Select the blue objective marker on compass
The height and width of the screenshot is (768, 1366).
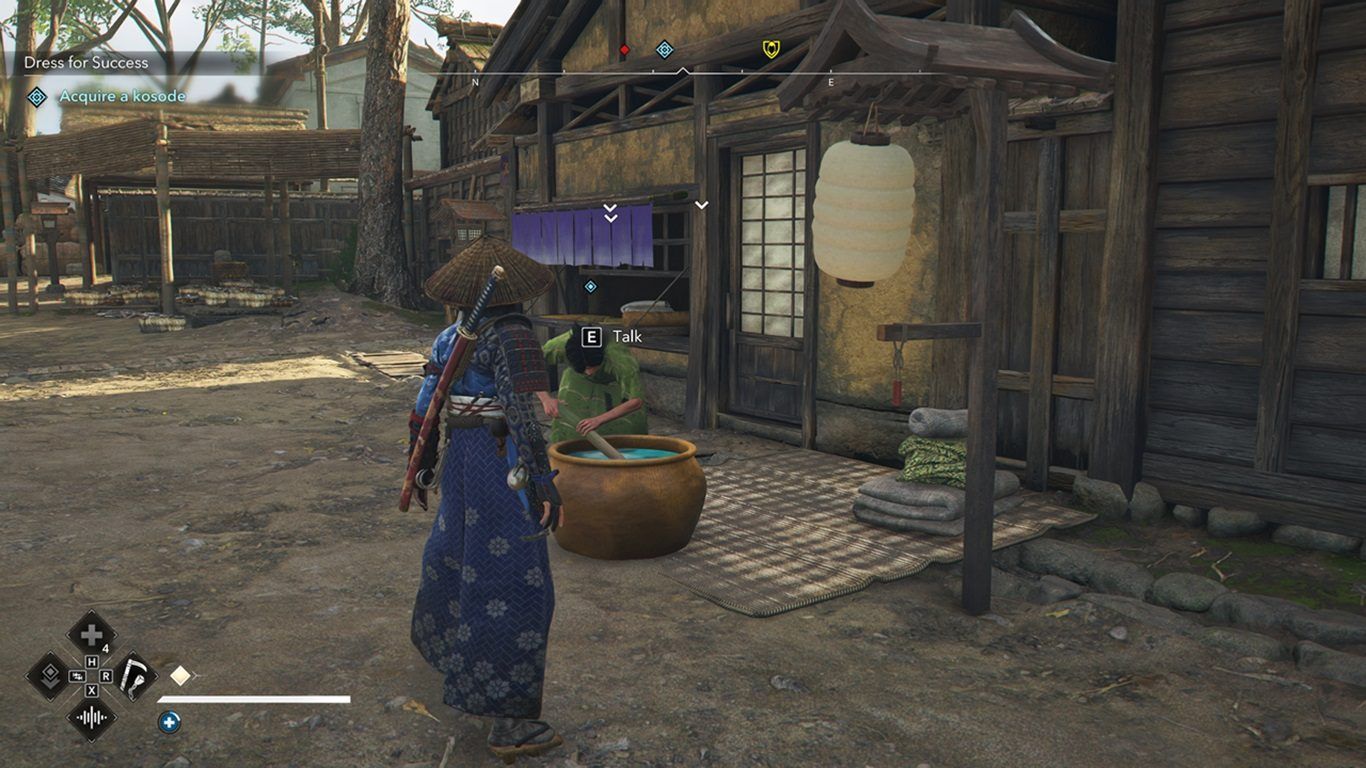[x=664, y=49]
